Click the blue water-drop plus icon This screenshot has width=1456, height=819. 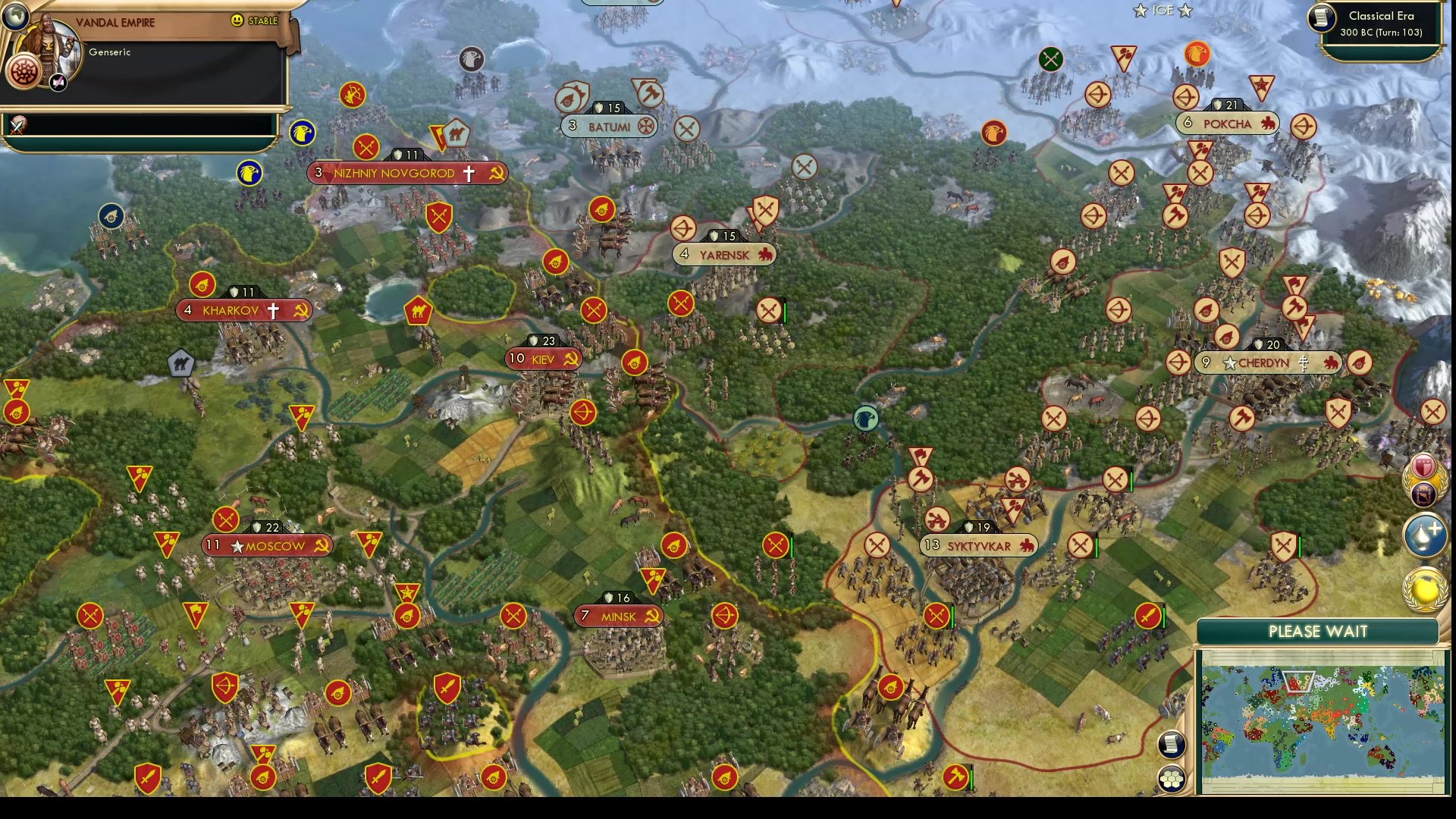point(1424,533)
